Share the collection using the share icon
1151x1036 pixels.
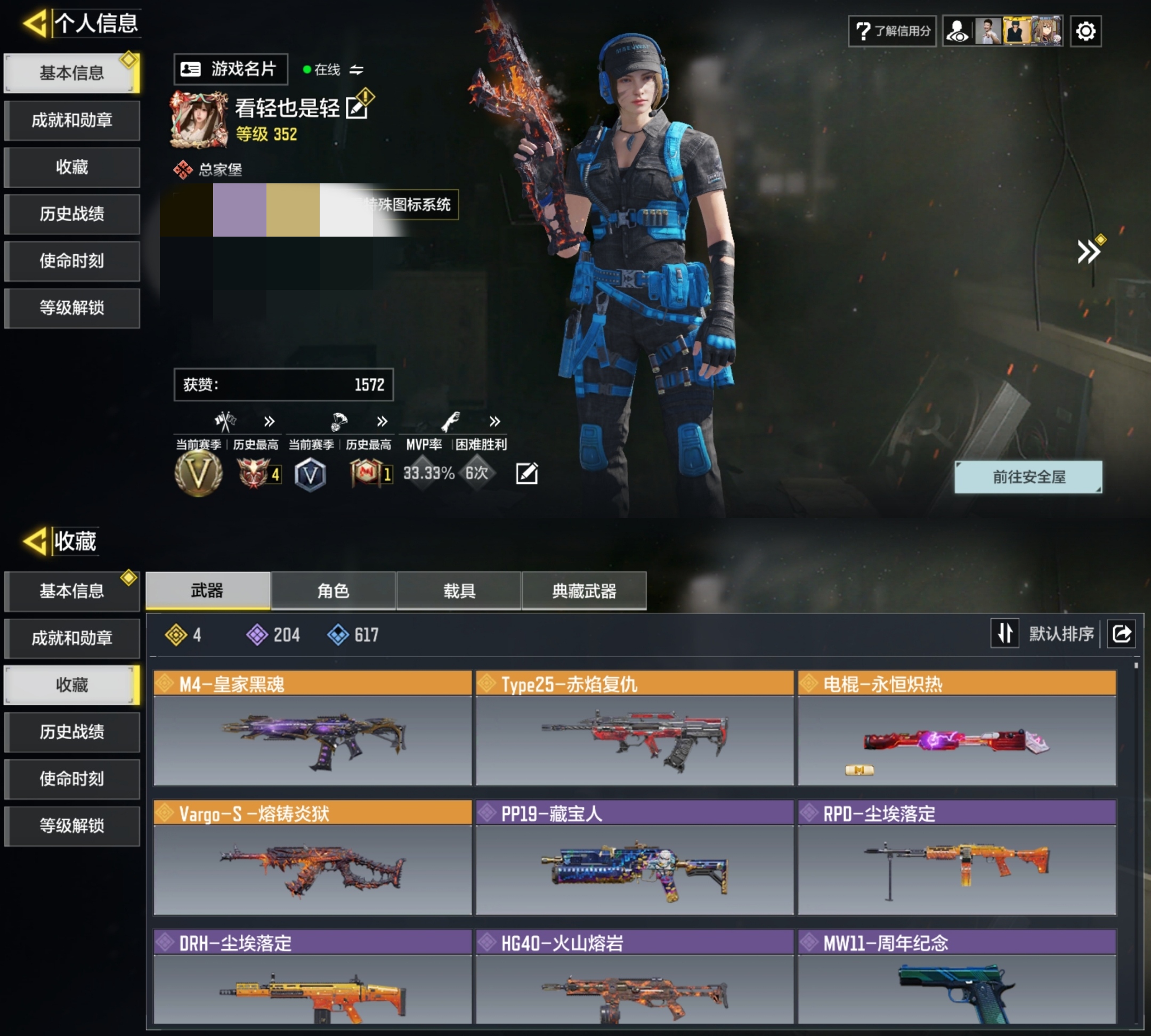pos(1121,634)
